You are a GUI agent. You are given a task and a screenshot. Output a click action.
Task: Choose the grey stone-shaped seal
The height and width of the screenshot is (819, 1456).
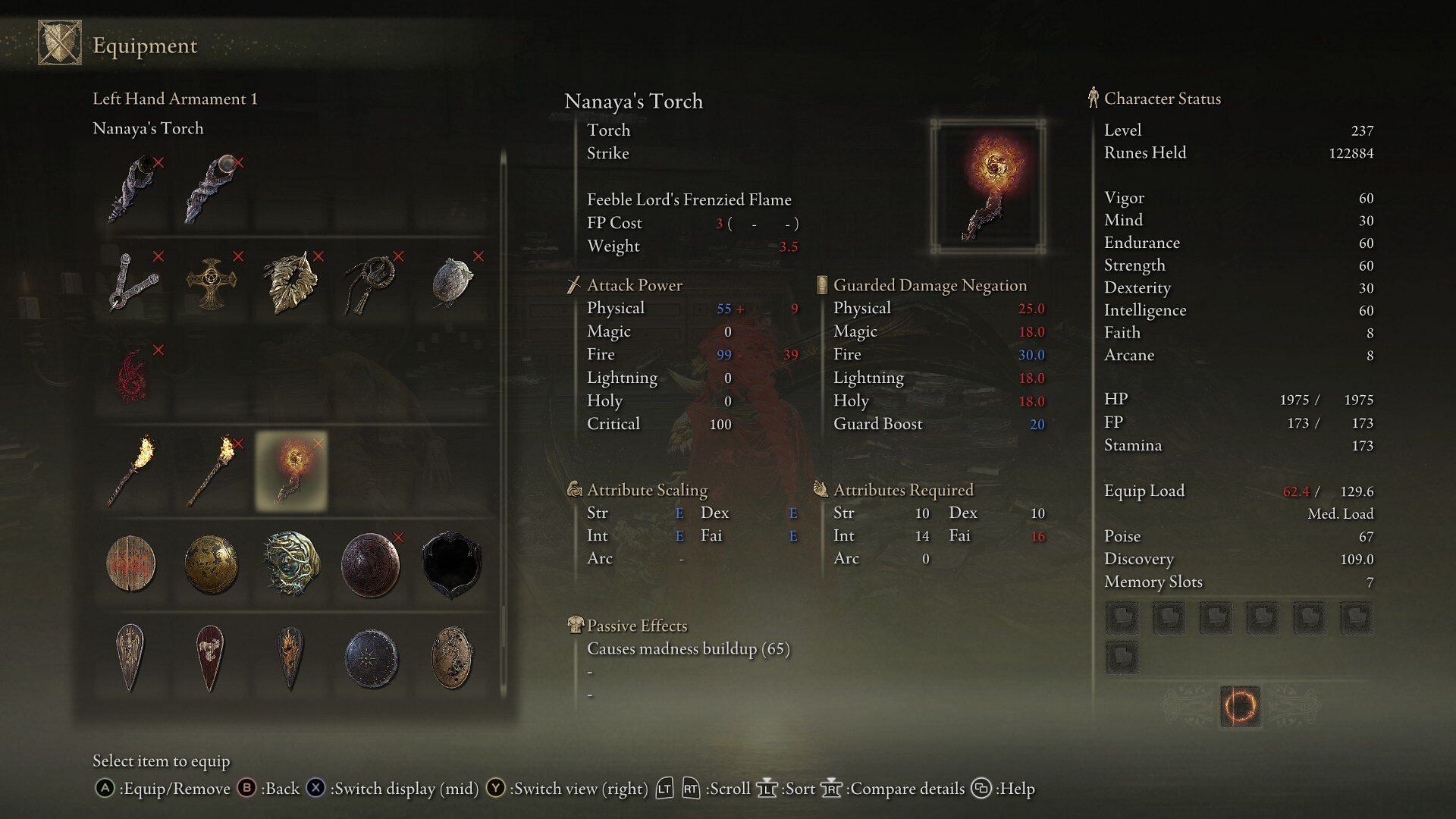[x=452, y=282]
